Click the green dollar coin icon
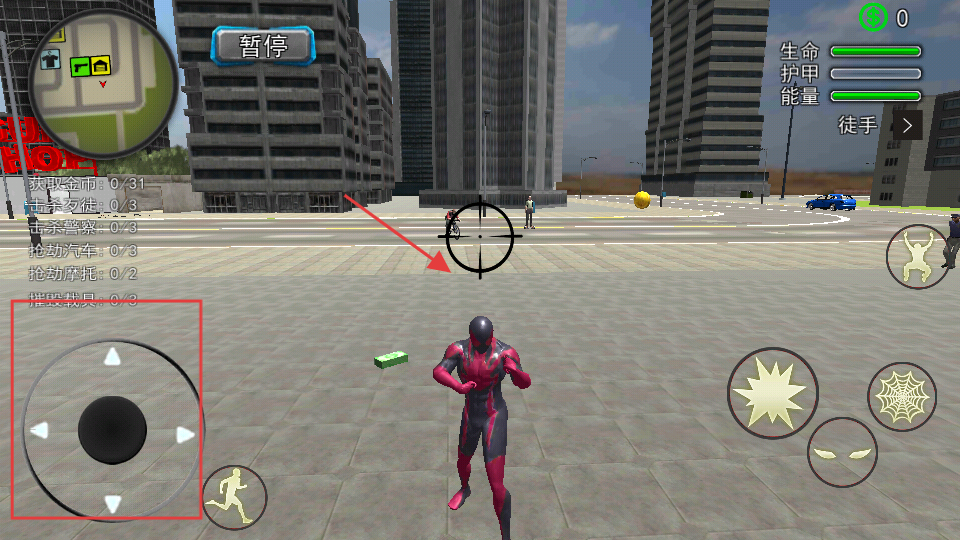The width and height of the screenshot is (960, 540). coord(873,17)
